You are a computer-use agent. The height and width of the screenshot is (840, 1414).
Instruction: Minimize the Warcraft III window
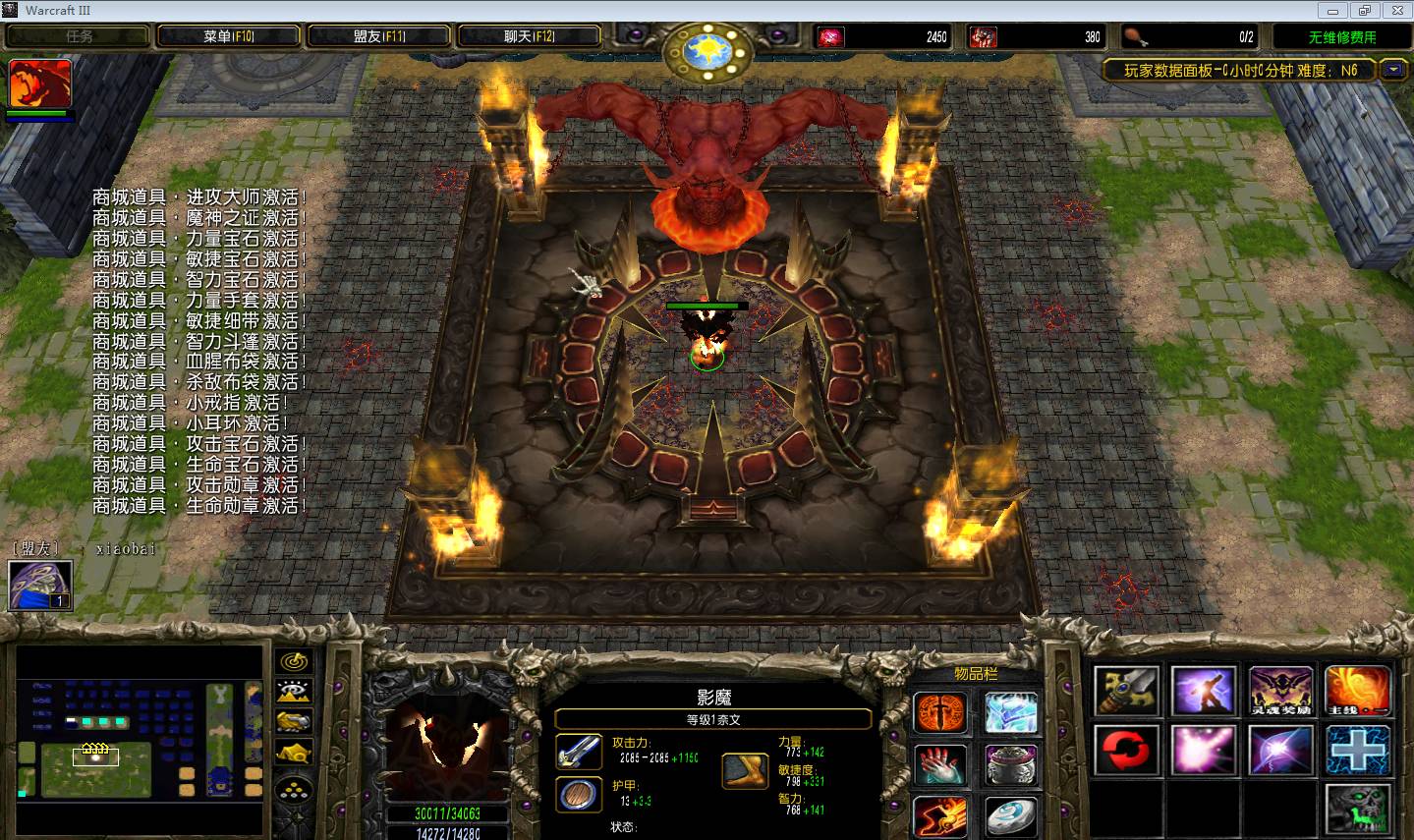[x=1333, y=11]
